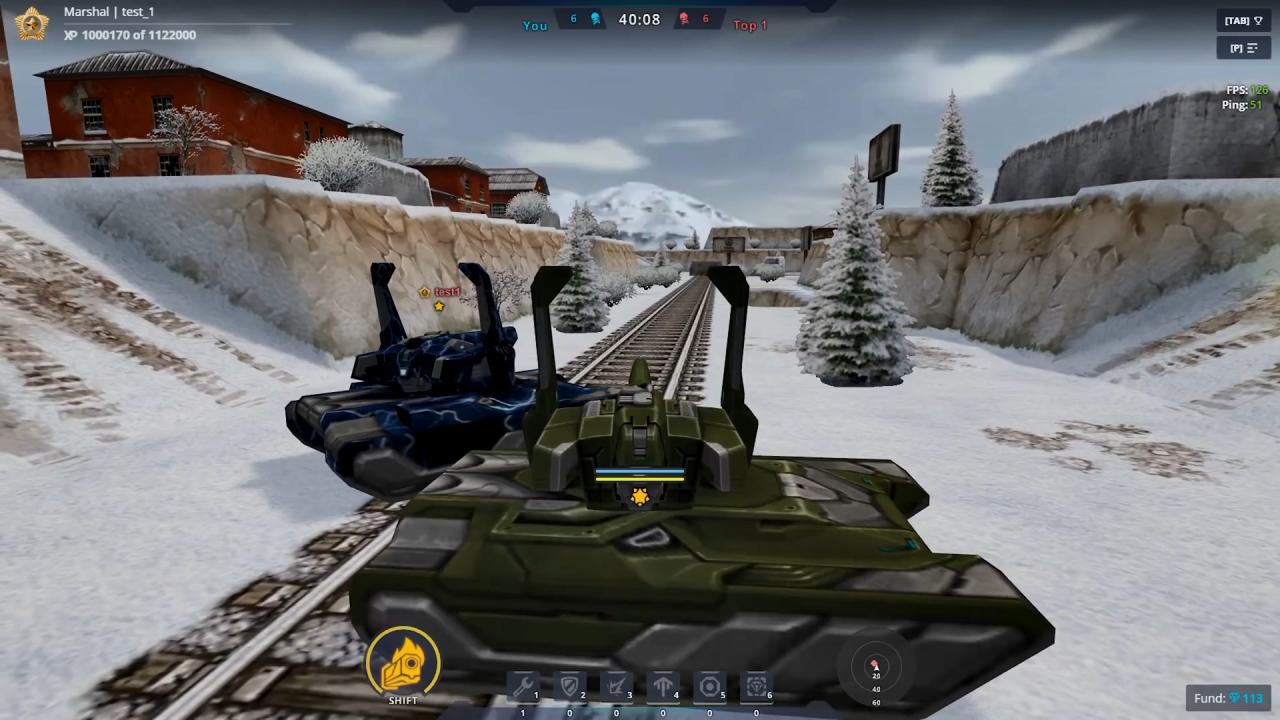Click the Marshal rank badge icon
Screen dimensions: 1280x720
[x=32, y=23]
